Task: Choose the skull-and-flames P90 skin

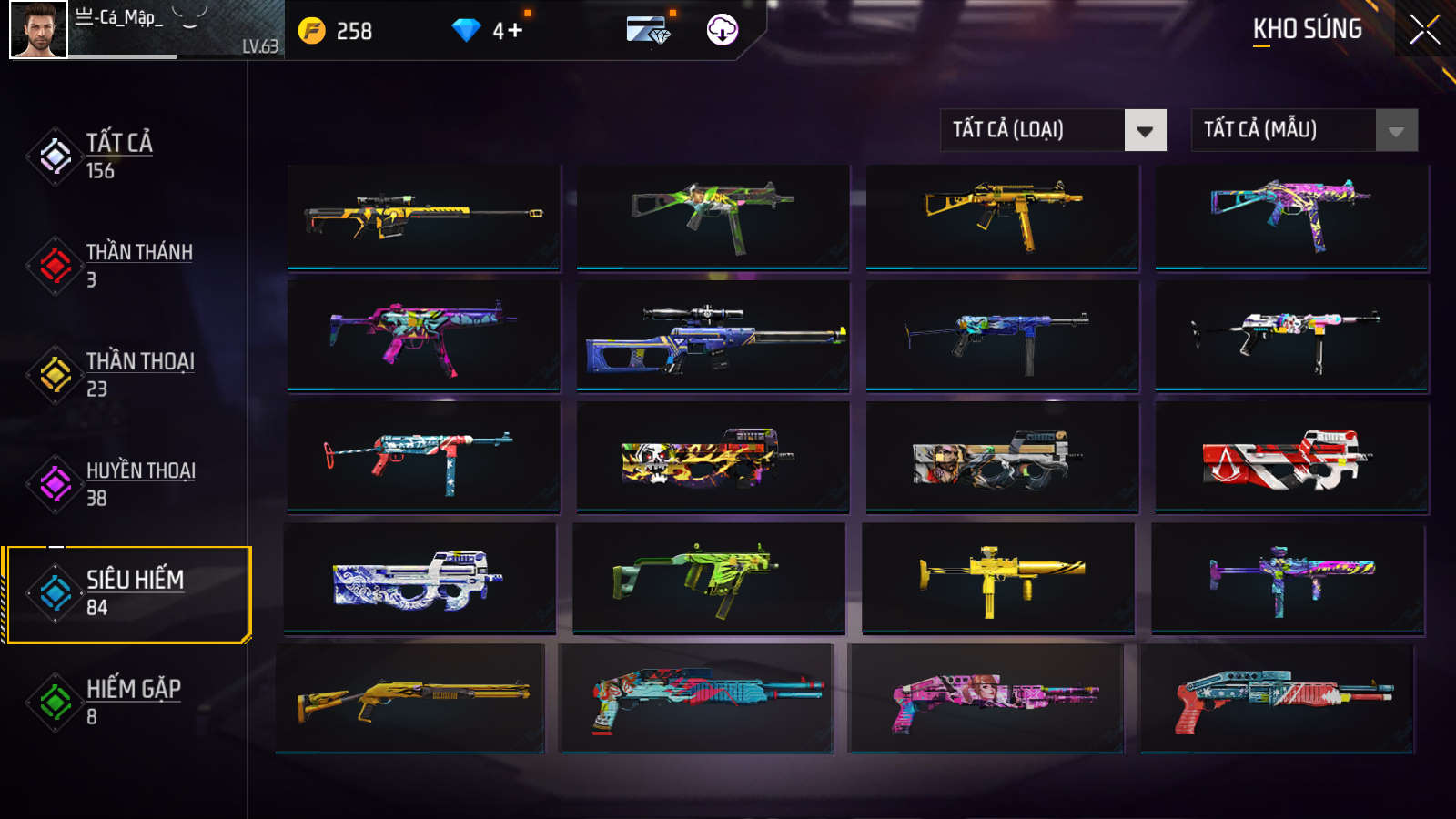Action: [713, 458]
